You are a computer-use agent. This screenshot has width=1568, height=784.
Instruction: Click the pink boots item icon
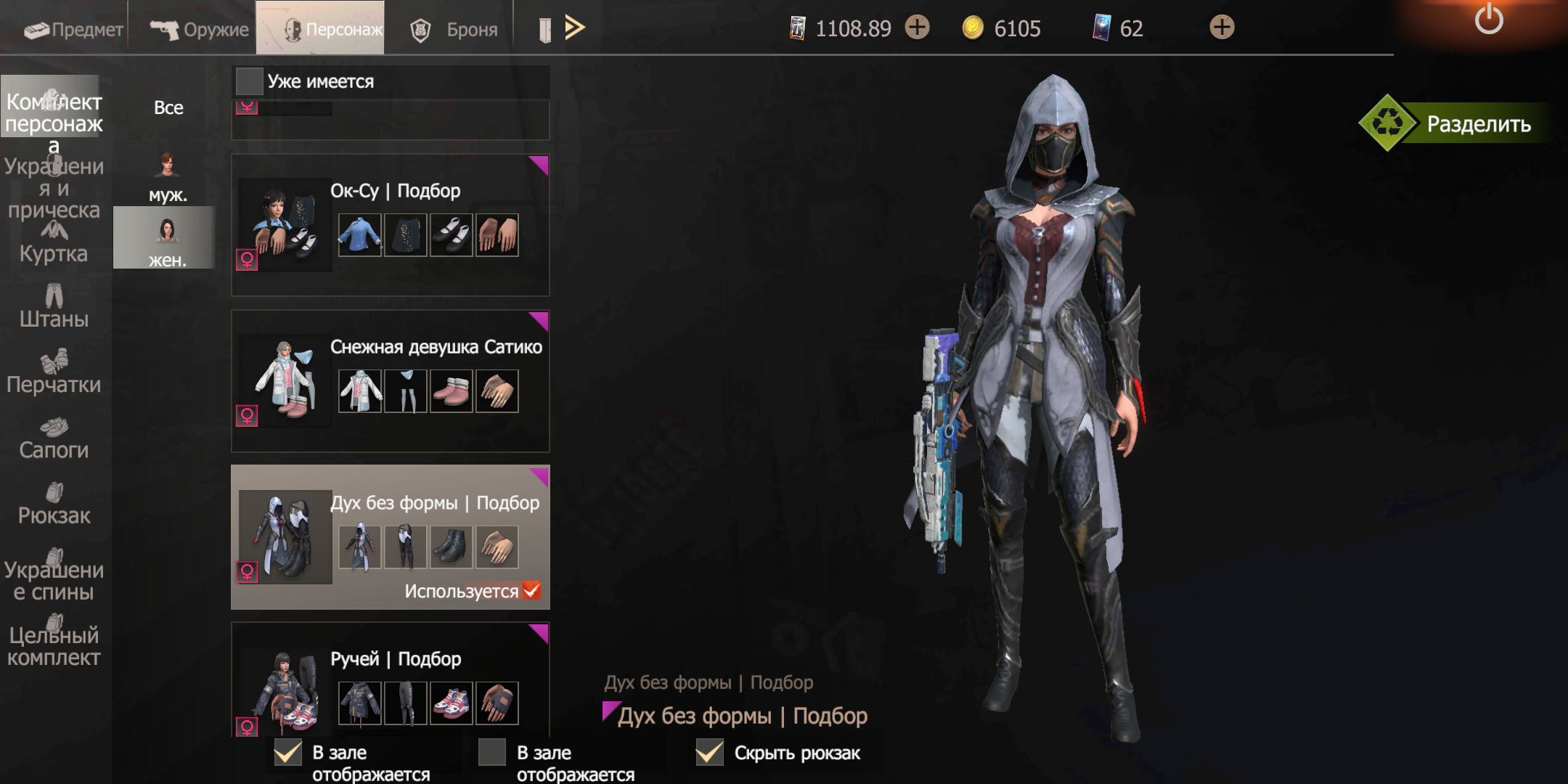(451, 391)
